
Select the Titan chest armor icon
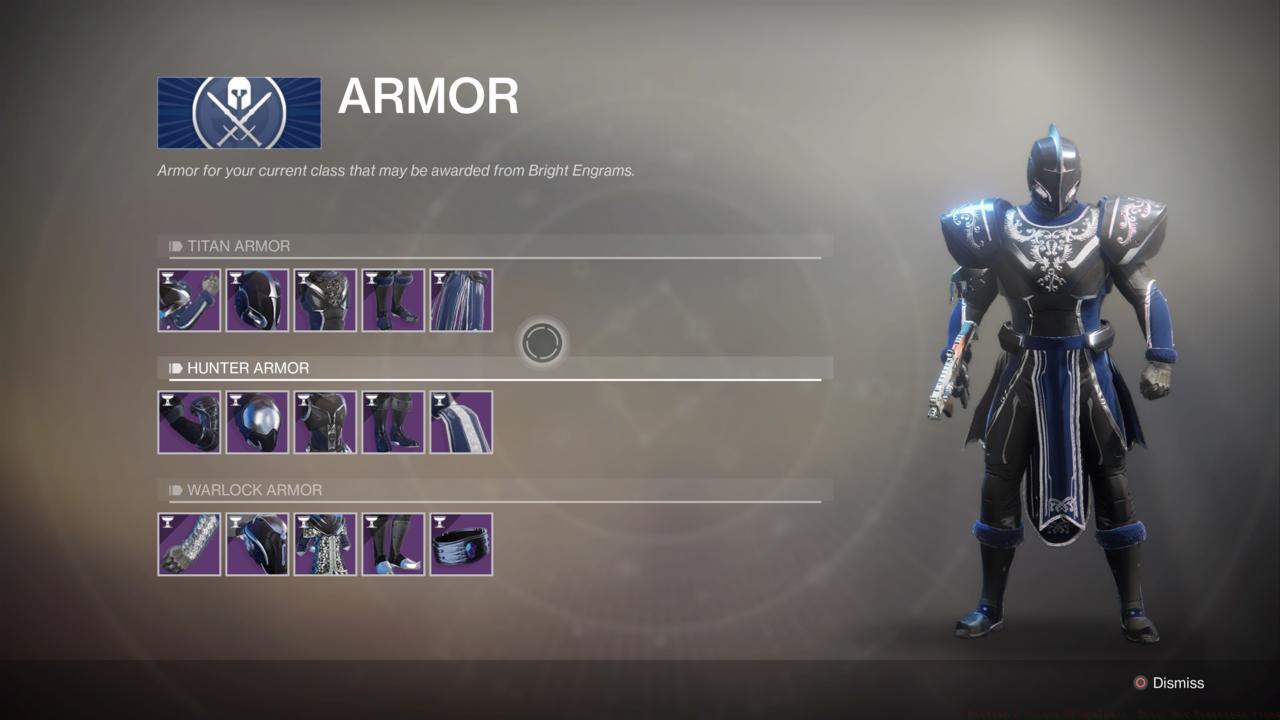(x=325, y=300)
